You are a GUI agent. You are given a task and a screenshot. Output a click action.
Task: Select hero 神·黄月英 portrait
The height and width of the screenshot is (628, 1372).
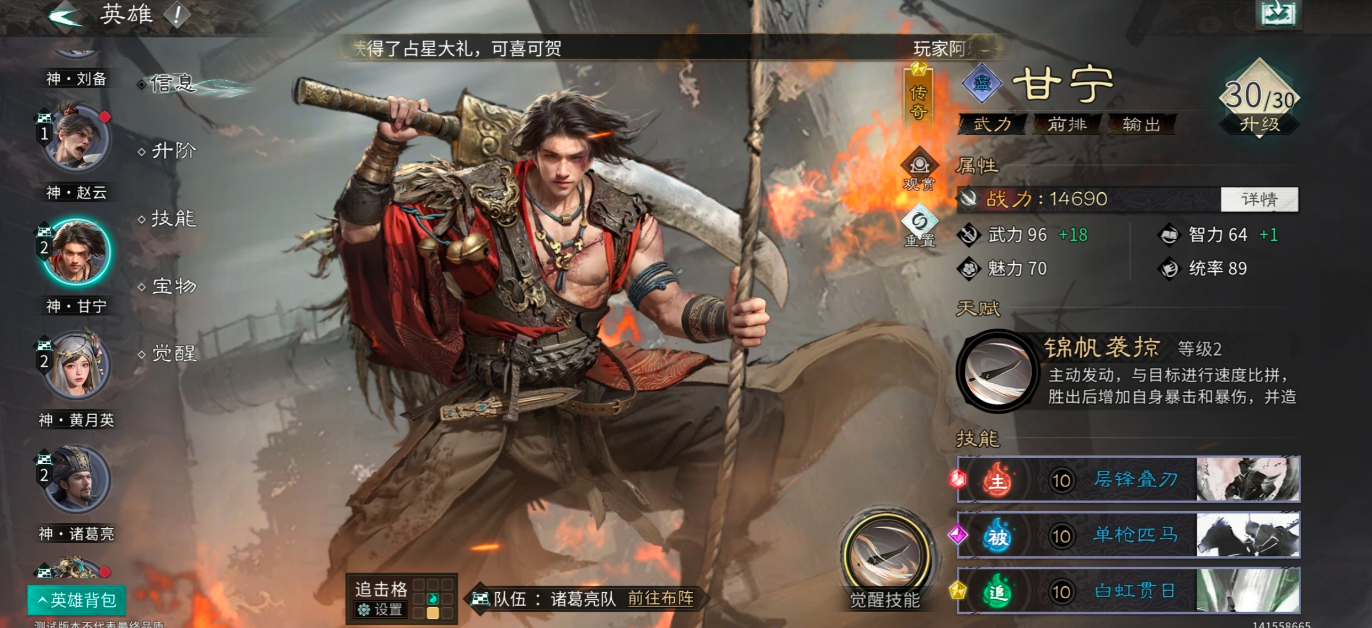76,366
